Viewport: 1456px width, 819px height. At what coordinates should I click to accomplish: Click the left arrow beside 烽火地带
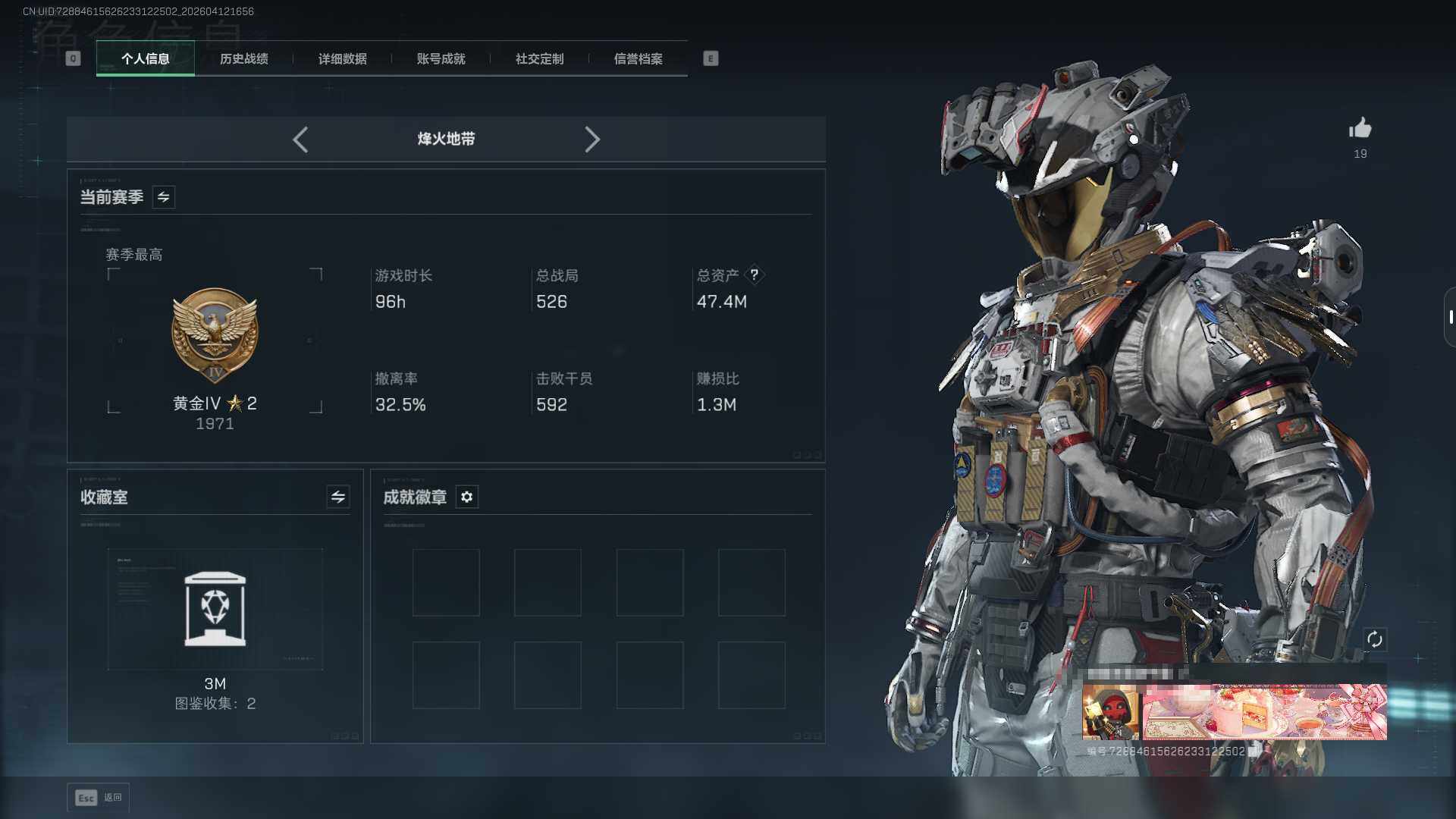tap(300, 140)
